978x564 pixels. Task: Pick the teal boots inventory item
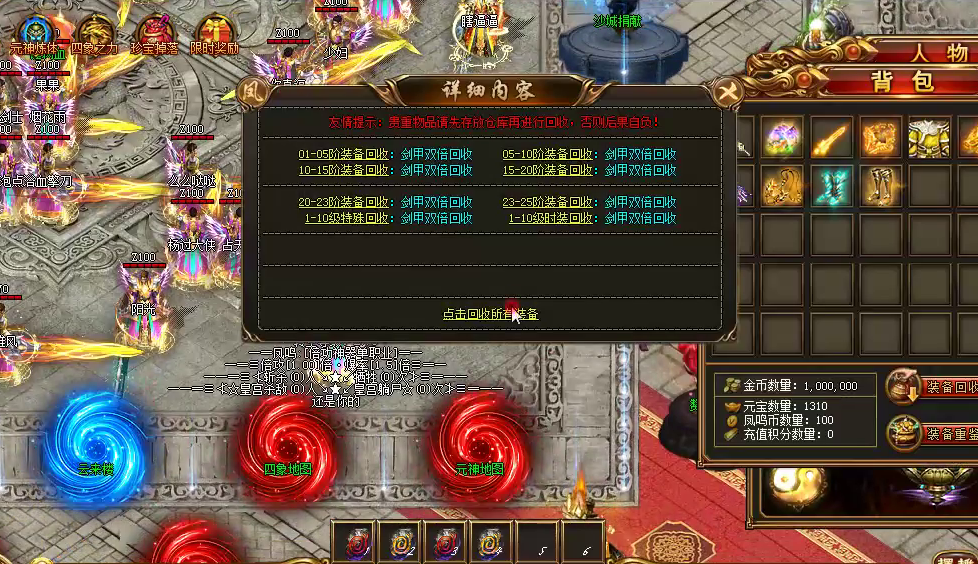(831, 187)
